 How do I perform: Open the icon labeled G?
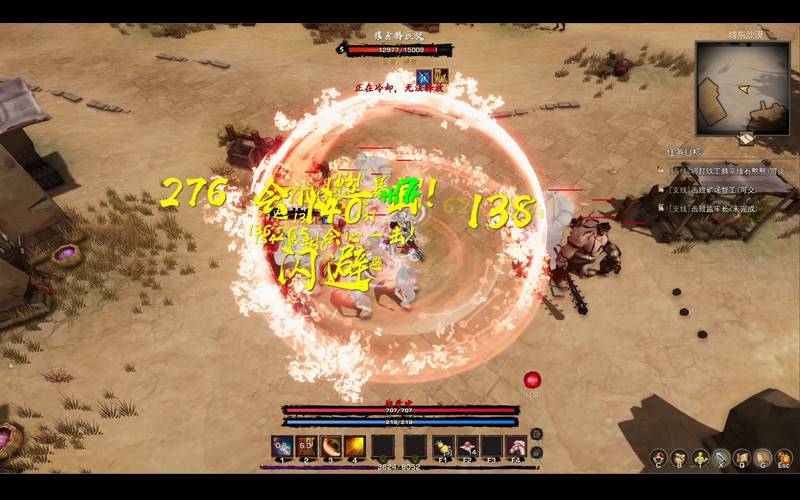tap(762, 457)
